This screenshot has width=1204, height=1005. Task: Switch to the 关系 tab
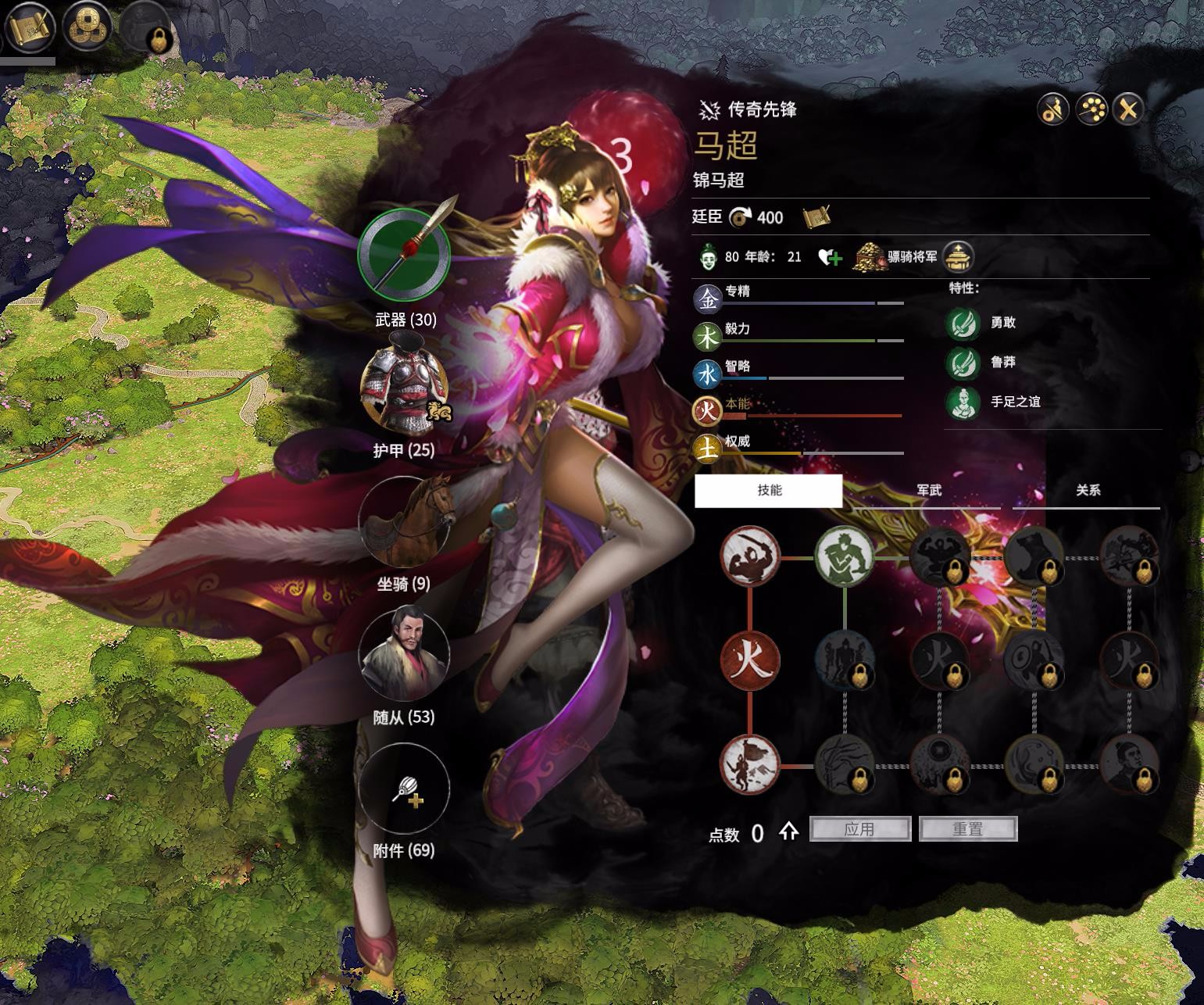click(x=1088, y=491)
